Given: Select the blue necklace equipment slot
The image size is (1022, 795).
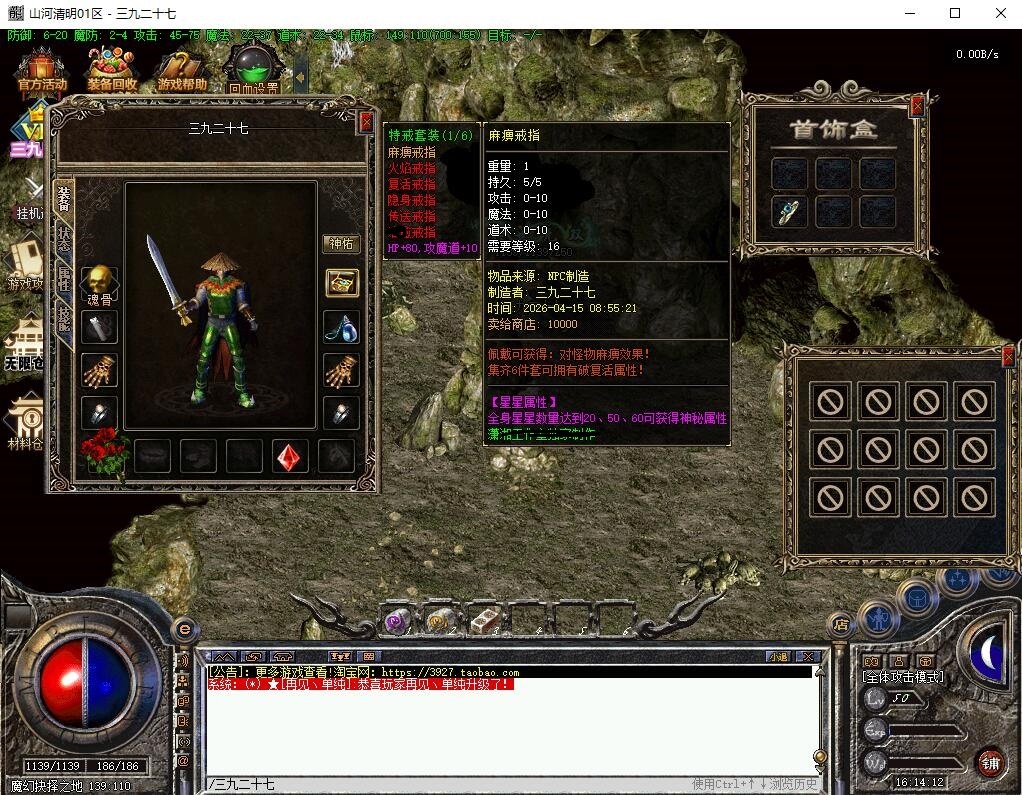Looking at the screenshot, I should pos(342,327).
